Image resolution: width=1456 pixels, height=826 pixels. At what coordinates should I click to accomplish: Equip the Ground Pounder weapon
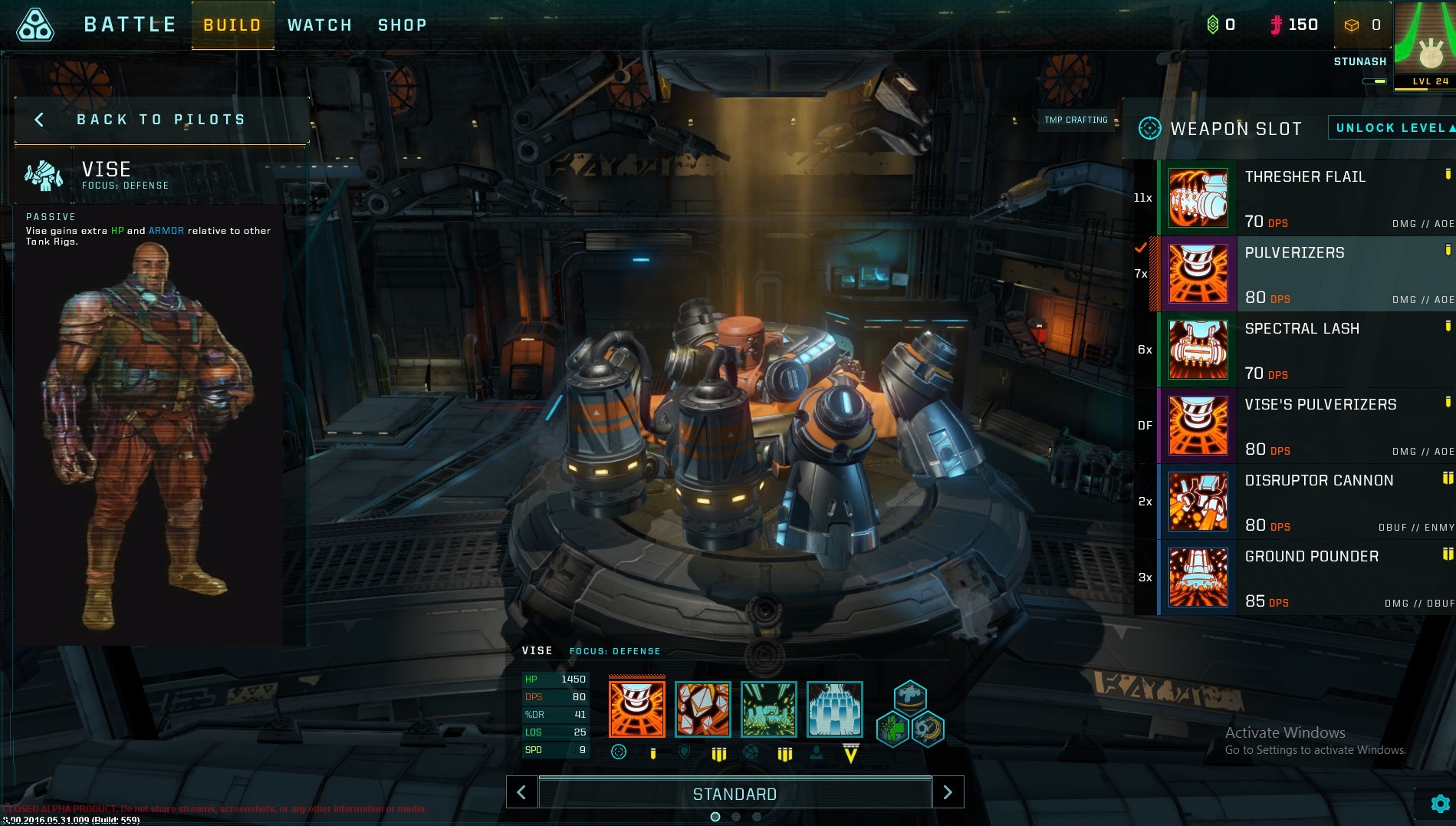(1305, 578)
